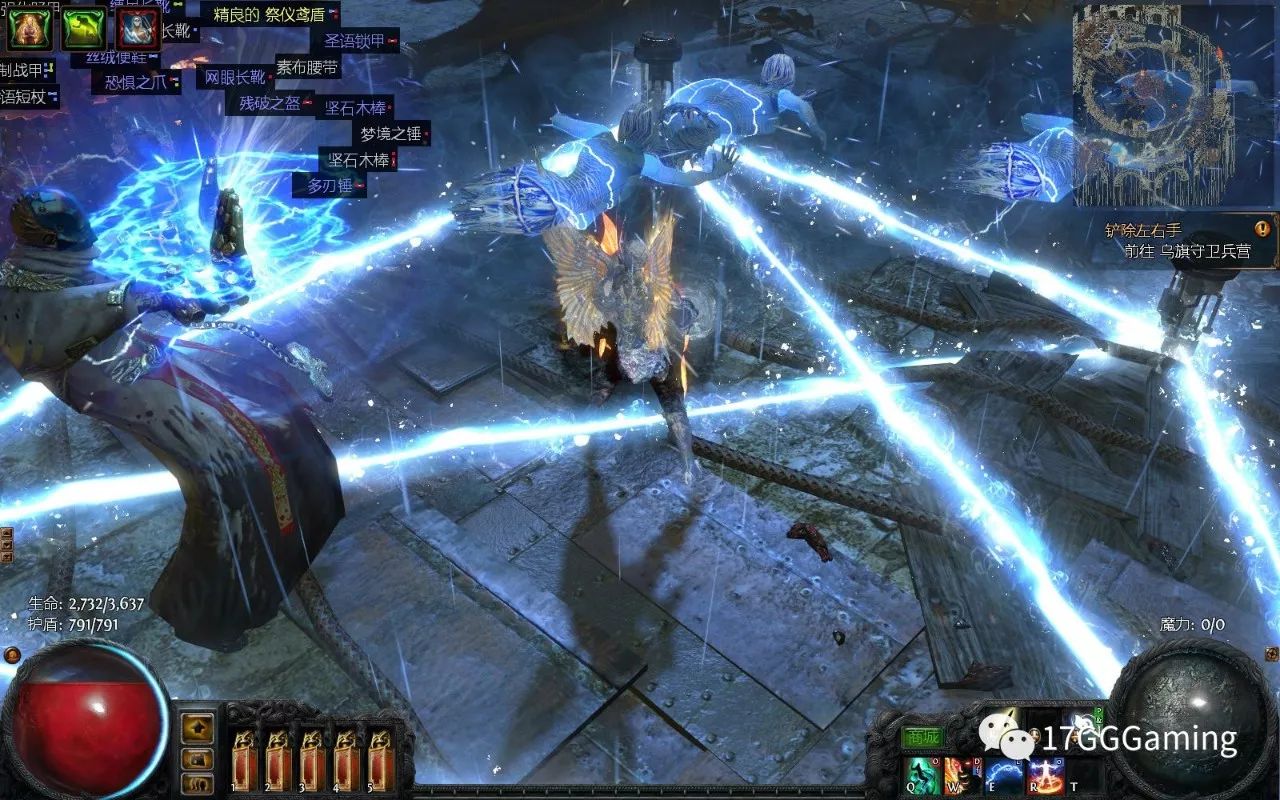Screen dimensions: 1280x800
Task: Open the minimap overlay
Action: coord(1153,104)
